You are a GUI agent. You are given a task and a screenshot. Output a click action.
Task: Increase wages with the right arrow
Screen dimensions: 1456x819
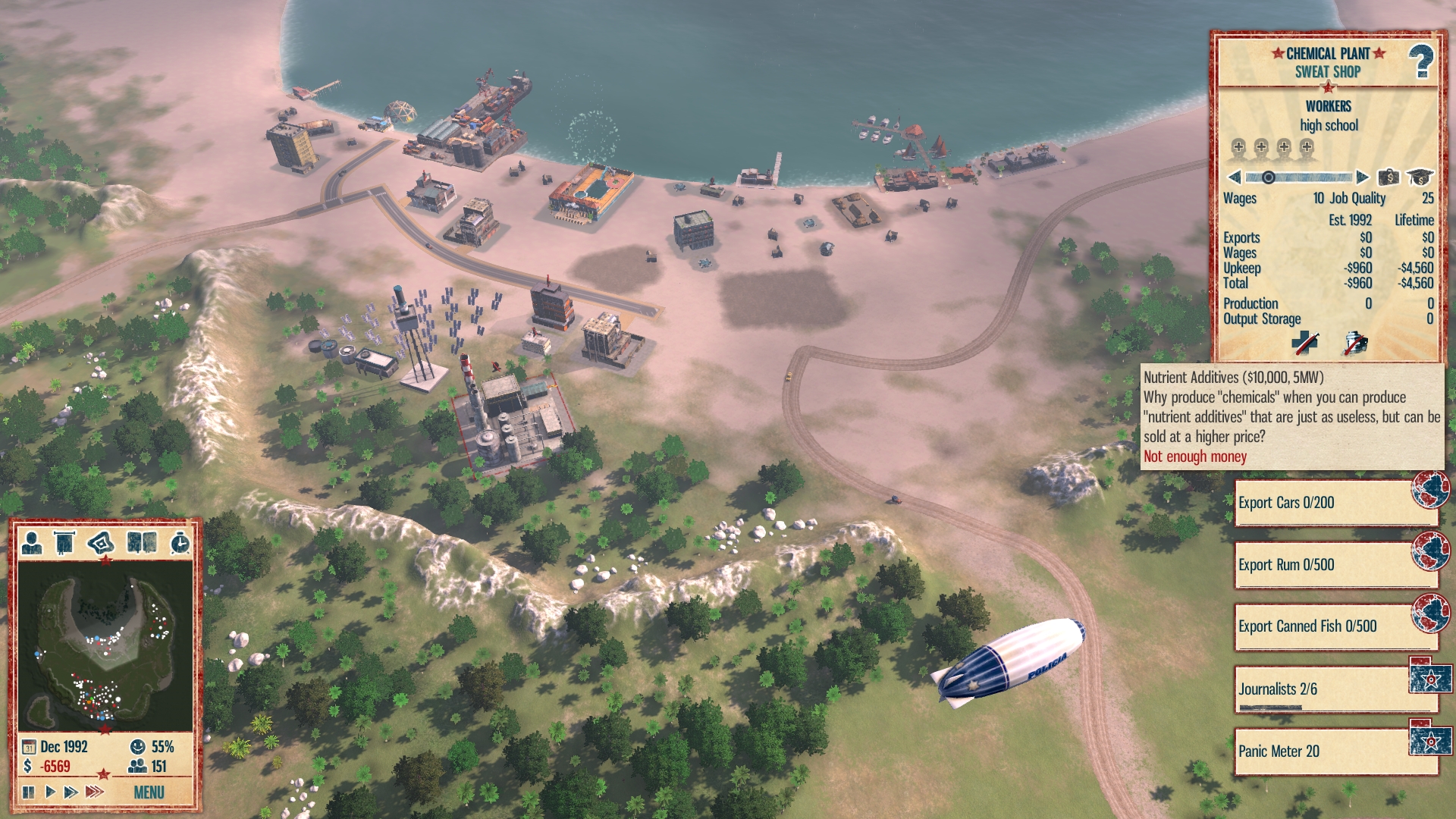(1362, 177)
